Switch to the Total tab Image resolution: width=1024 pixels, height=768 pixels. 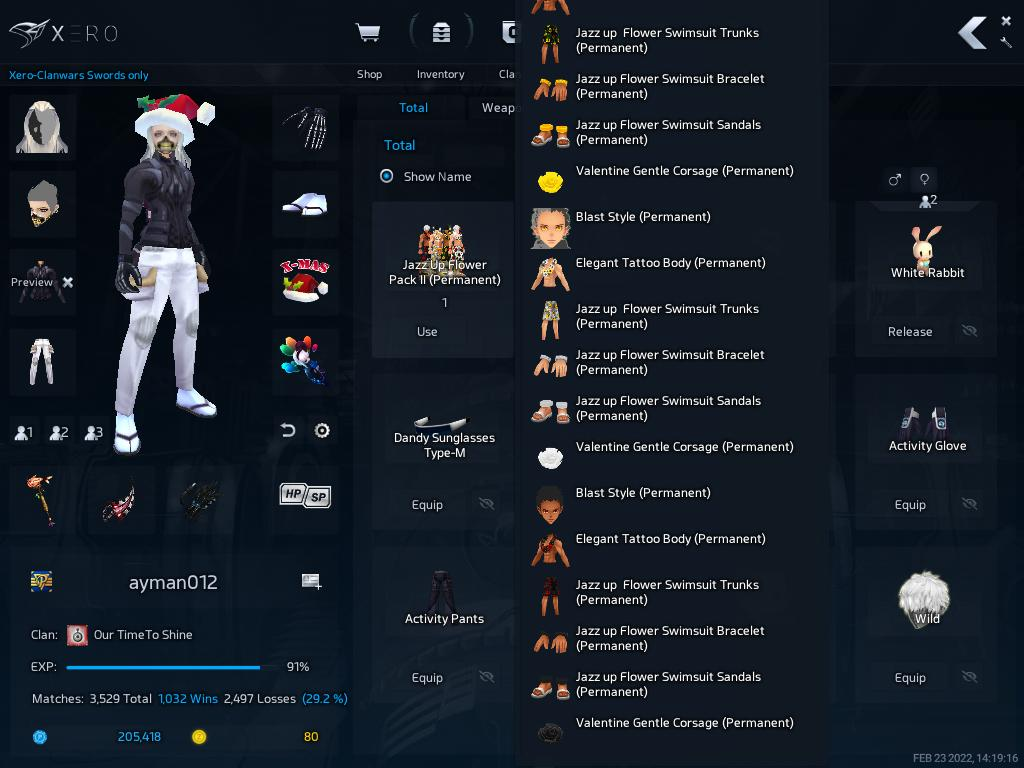pos(413,108)
